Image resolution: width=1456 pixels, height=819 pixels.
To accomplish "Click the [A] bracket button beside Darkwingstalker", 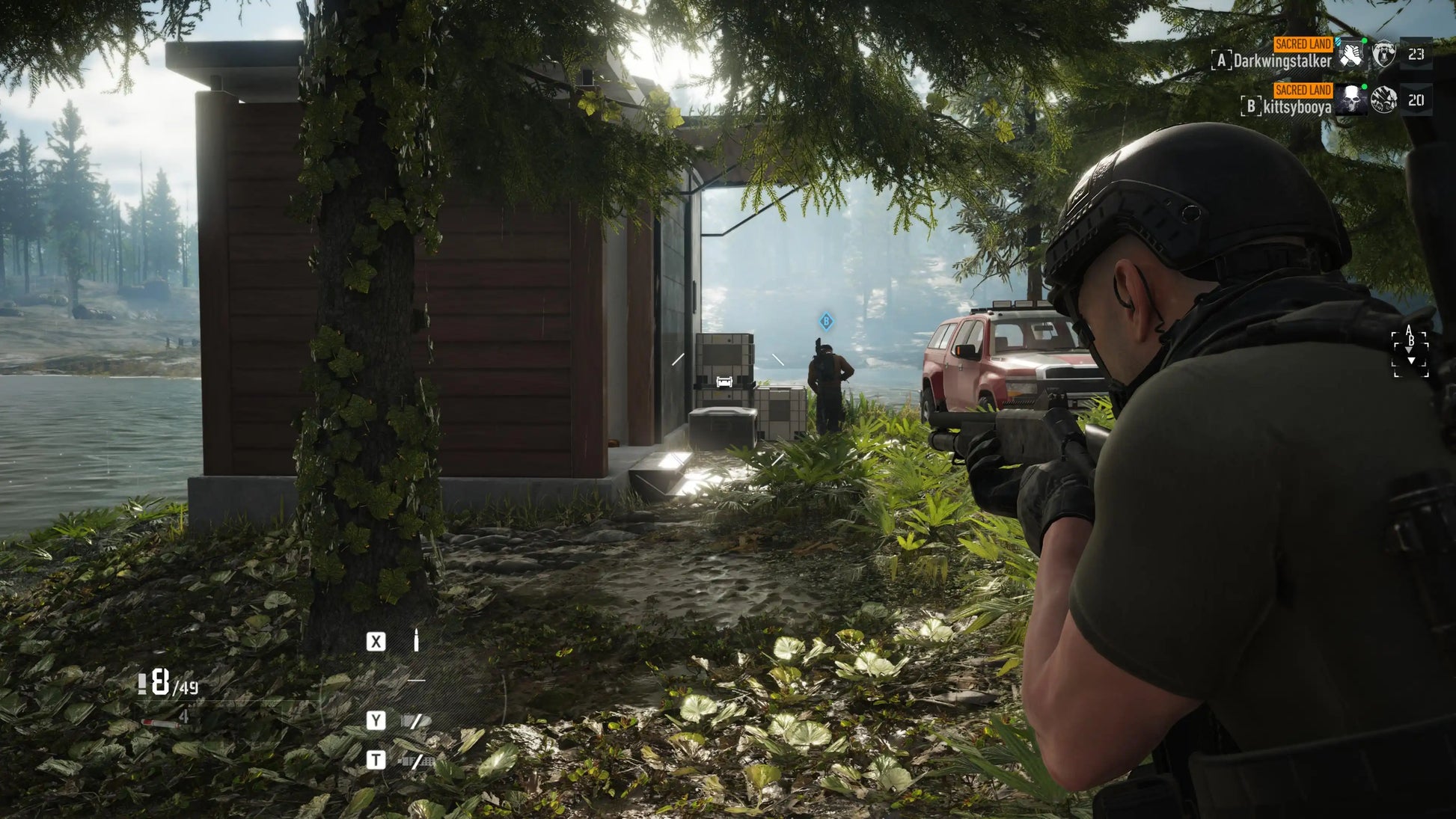I will pos(1222,58).
